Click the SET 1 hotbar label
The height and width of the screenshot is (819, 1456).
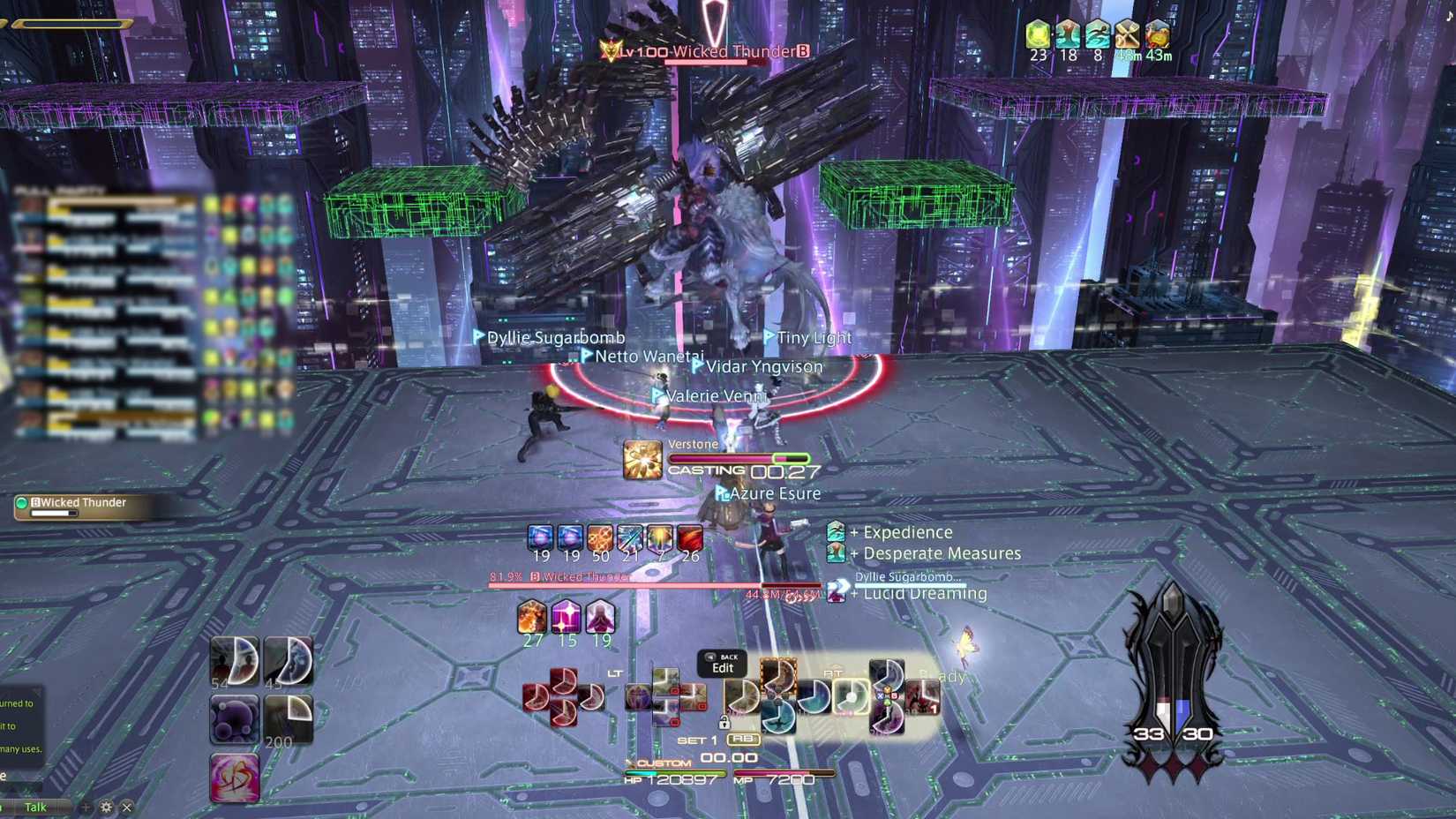[x=697, y=741]
